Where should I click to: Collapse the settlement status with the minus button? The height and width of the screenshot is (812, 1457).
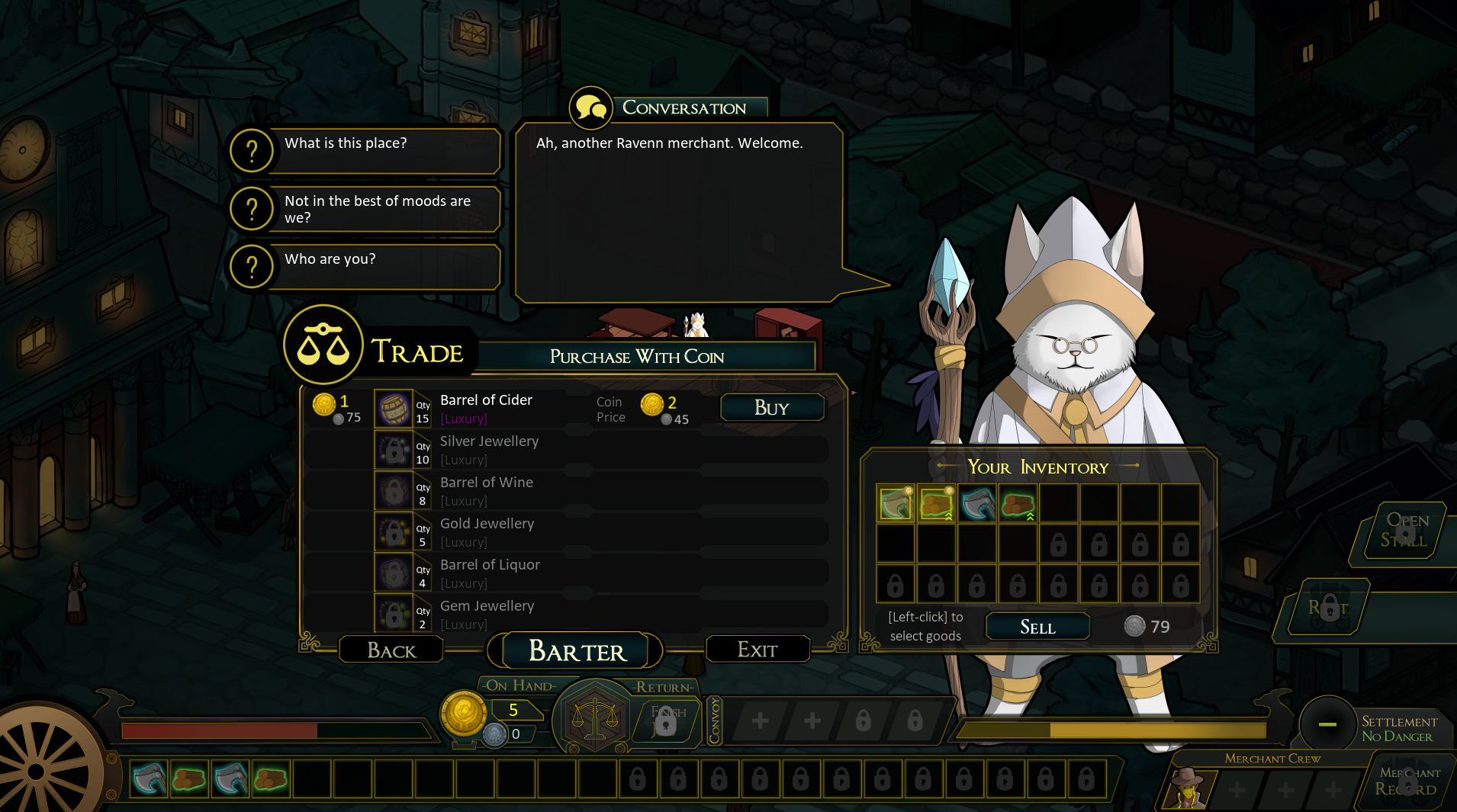point(1327,724)
